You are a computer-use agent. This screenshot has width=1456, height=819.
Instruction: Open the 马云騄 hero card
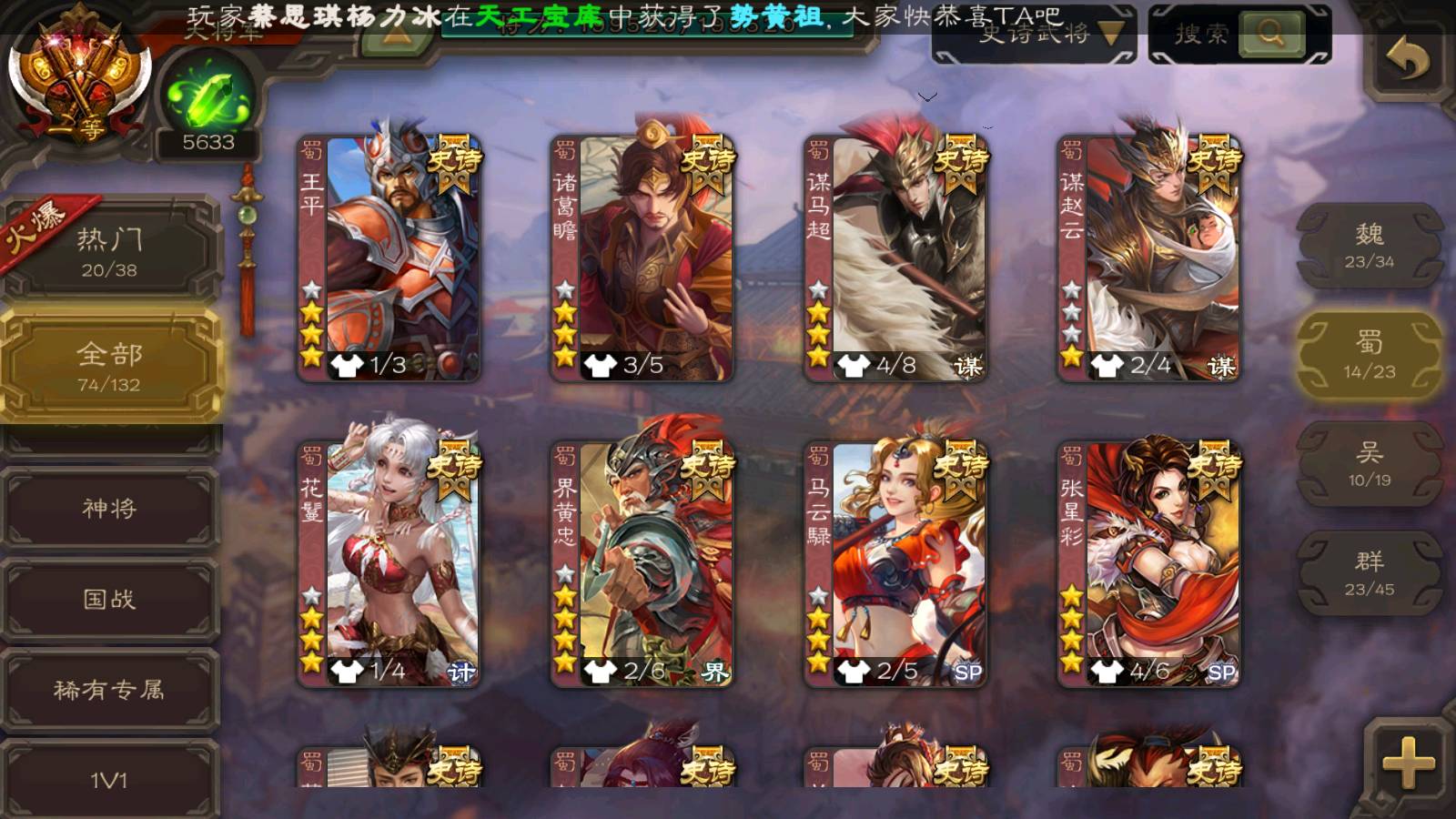pos(896,564)
